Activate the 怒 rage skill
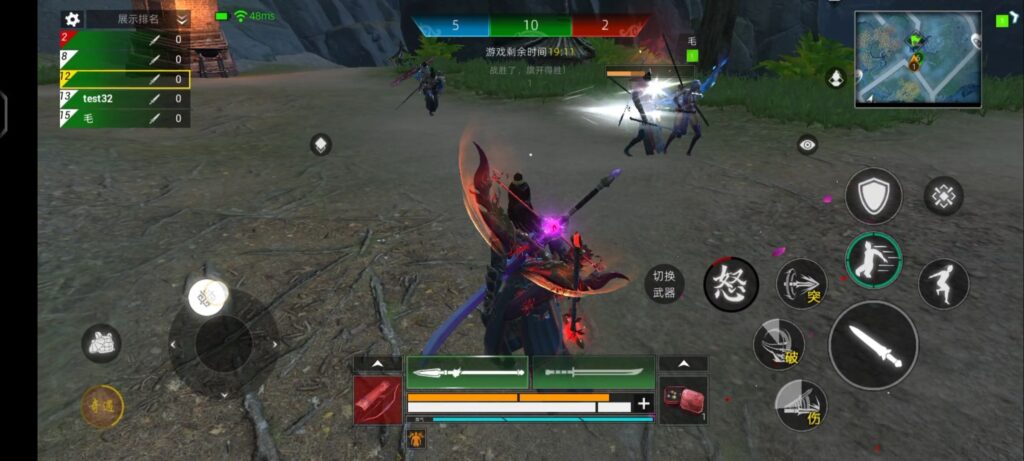The width and height of the screenshot is (1024, 461). (x=731, y=284)
